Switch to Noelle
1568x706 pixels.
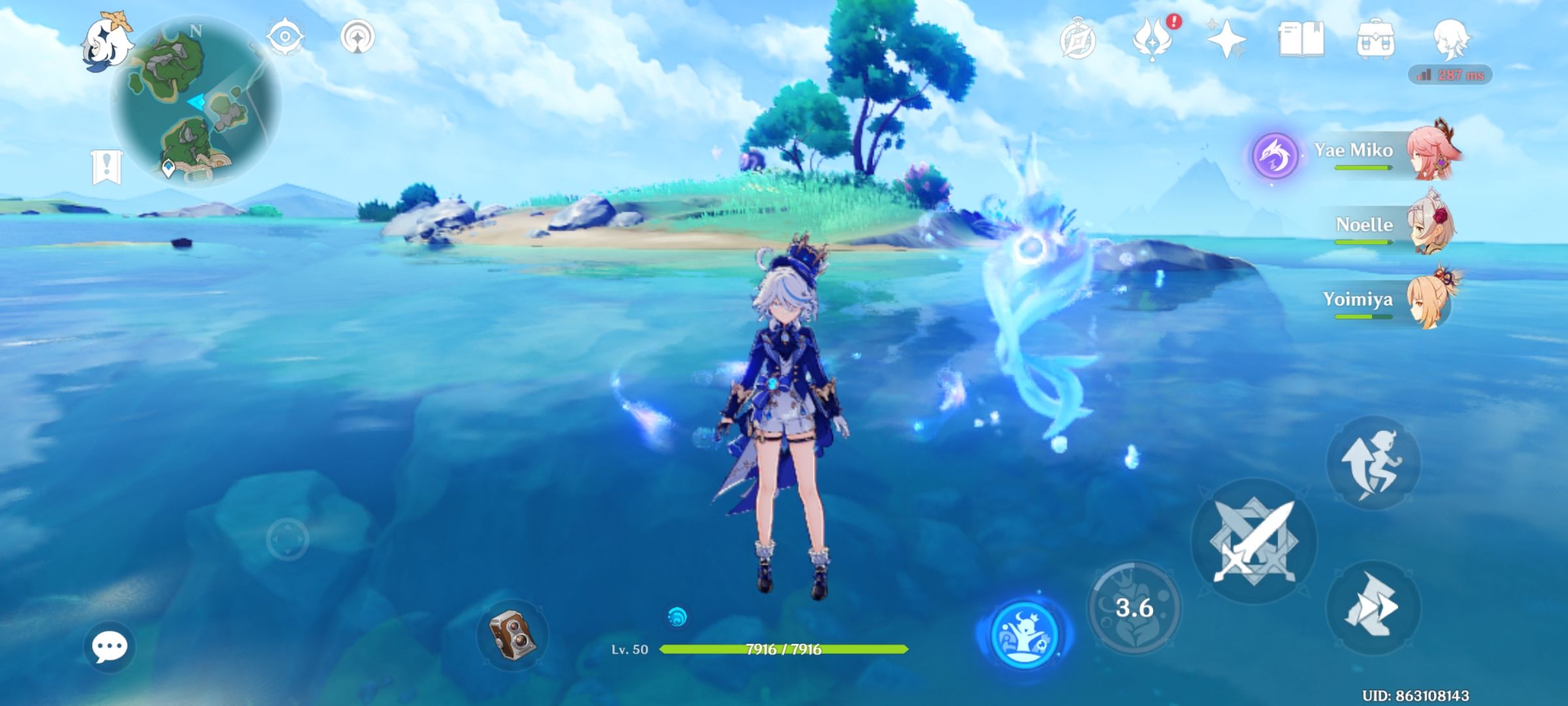tap(1432, 226)
